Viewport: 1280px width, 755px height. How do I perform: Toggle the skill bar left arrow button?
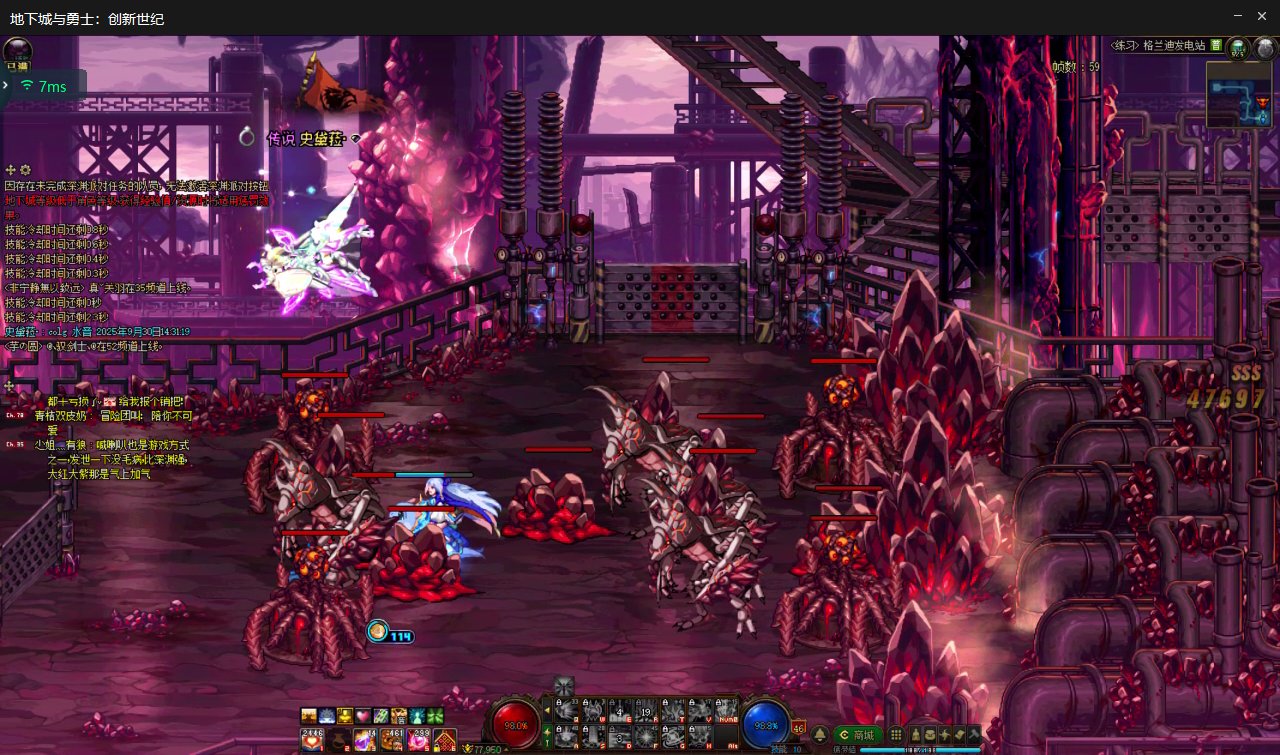547,711
